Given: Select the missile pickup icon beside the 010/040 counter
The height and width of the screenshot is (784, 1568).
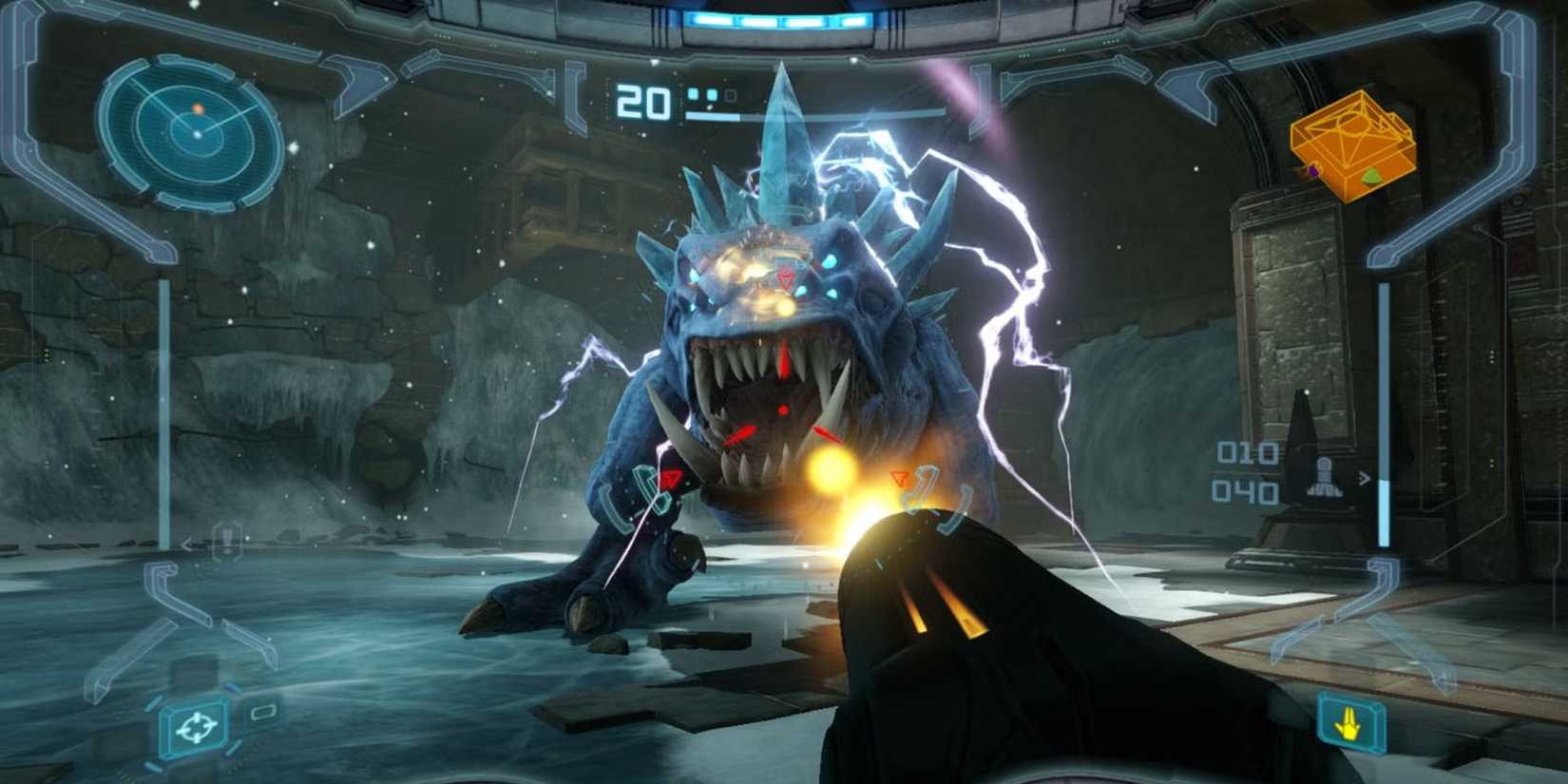Looking at the screenshot, I should pos(1324,475).
